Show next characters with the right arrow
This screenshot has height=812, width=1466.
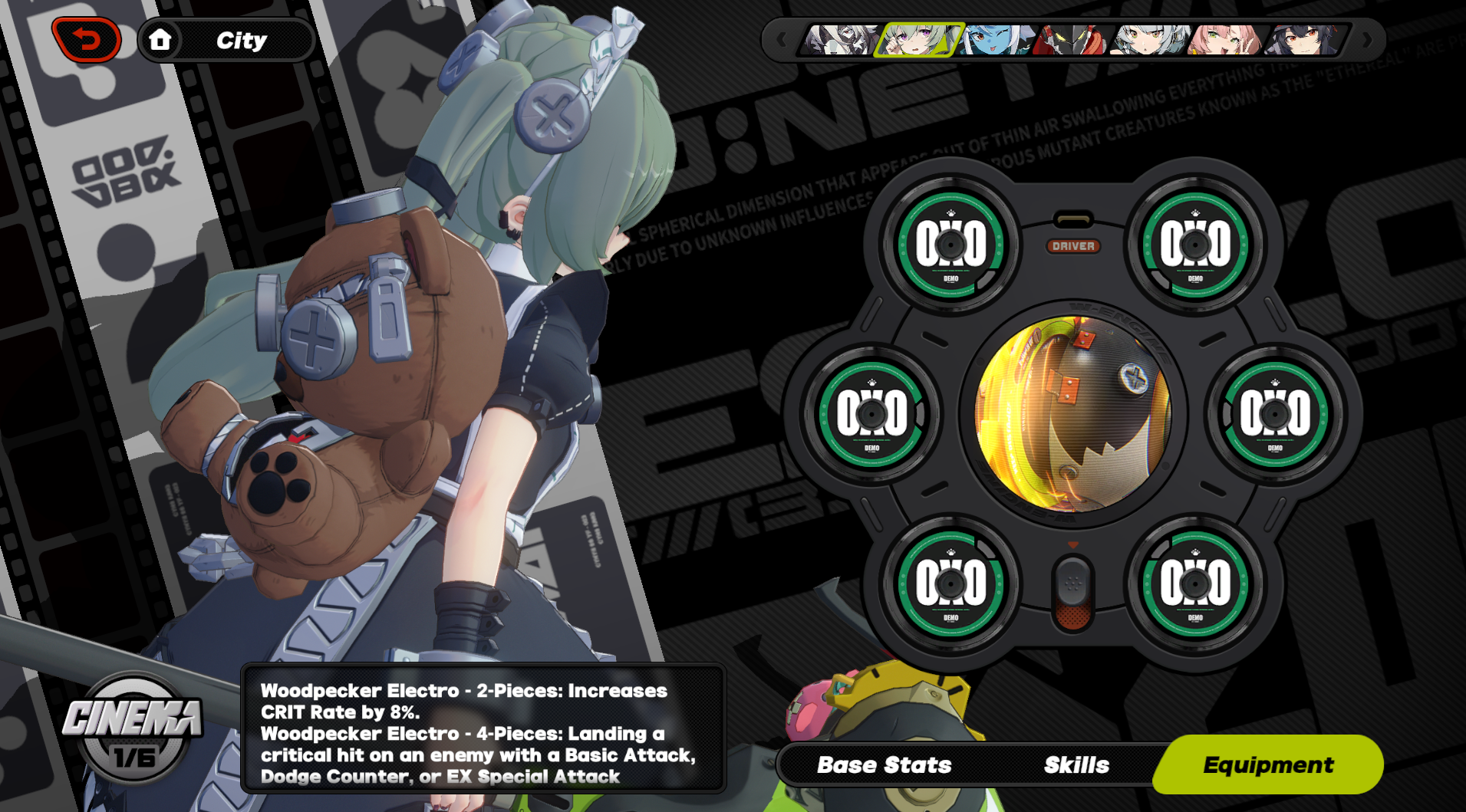click(x=1367, y=39)
